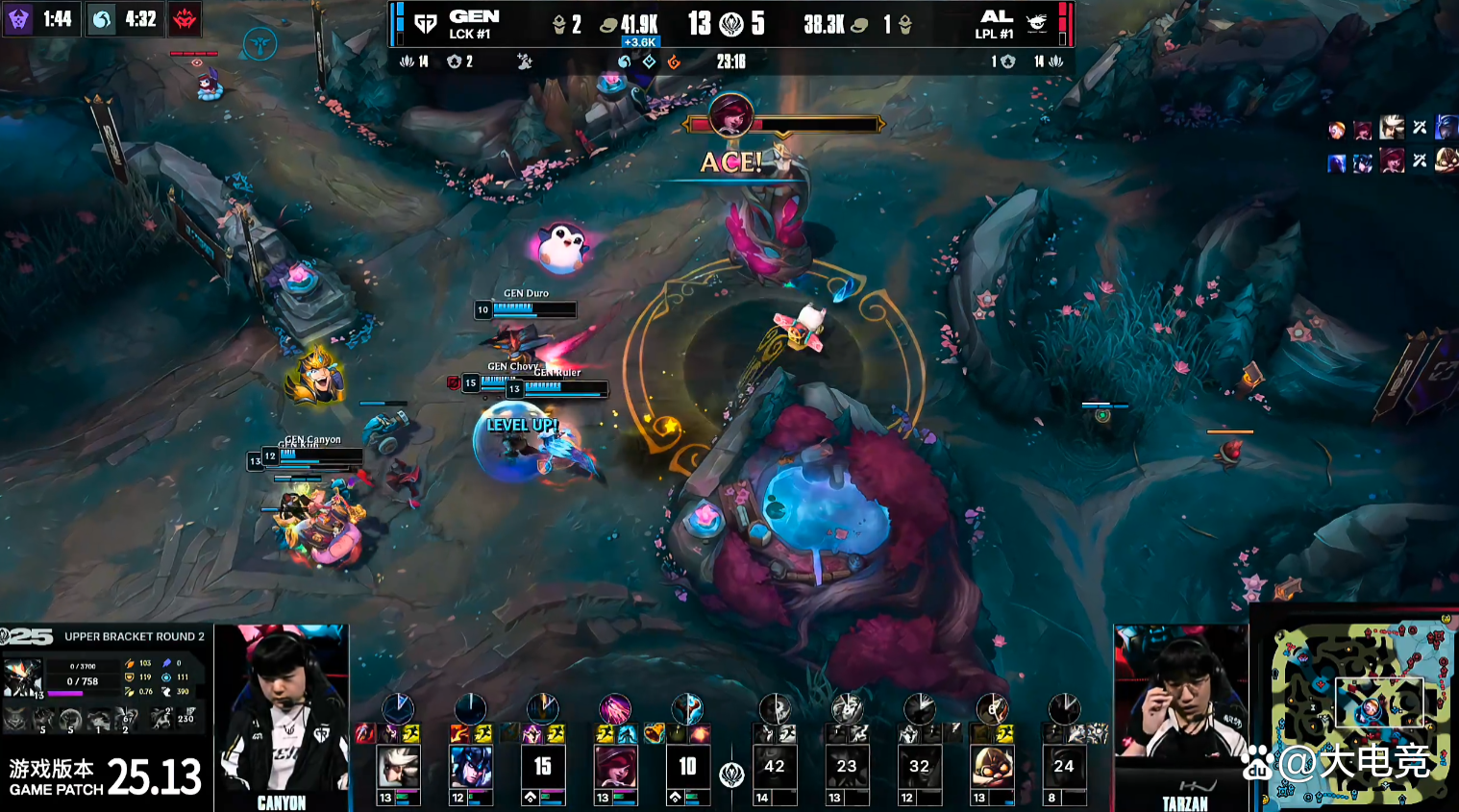Open the Tarzan player camera panel
The image size is (1459, 812).
click(1181, 717)
